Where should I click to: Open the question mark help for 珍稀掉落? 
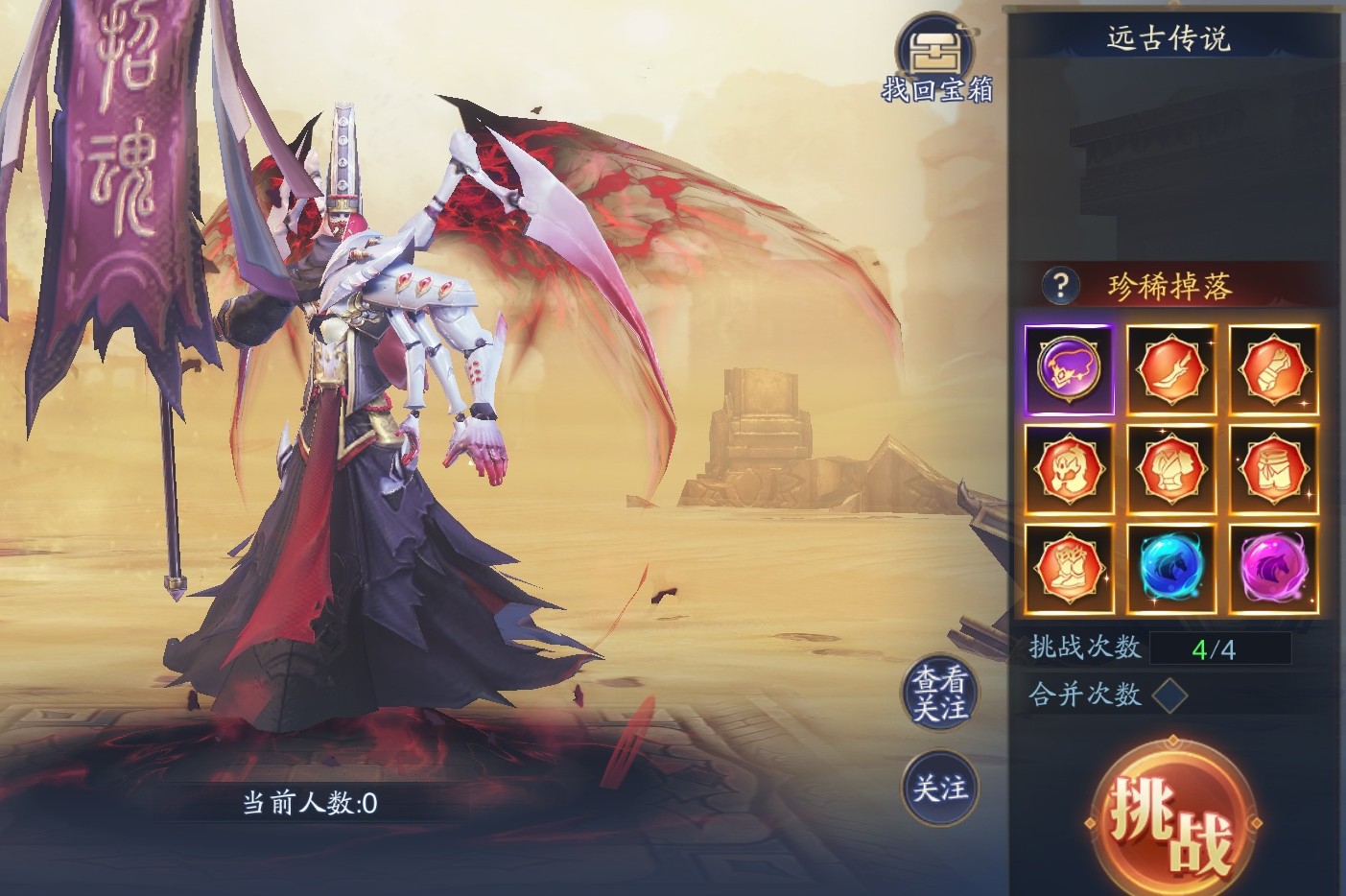pyautogui.click(x=1060, y=285)
